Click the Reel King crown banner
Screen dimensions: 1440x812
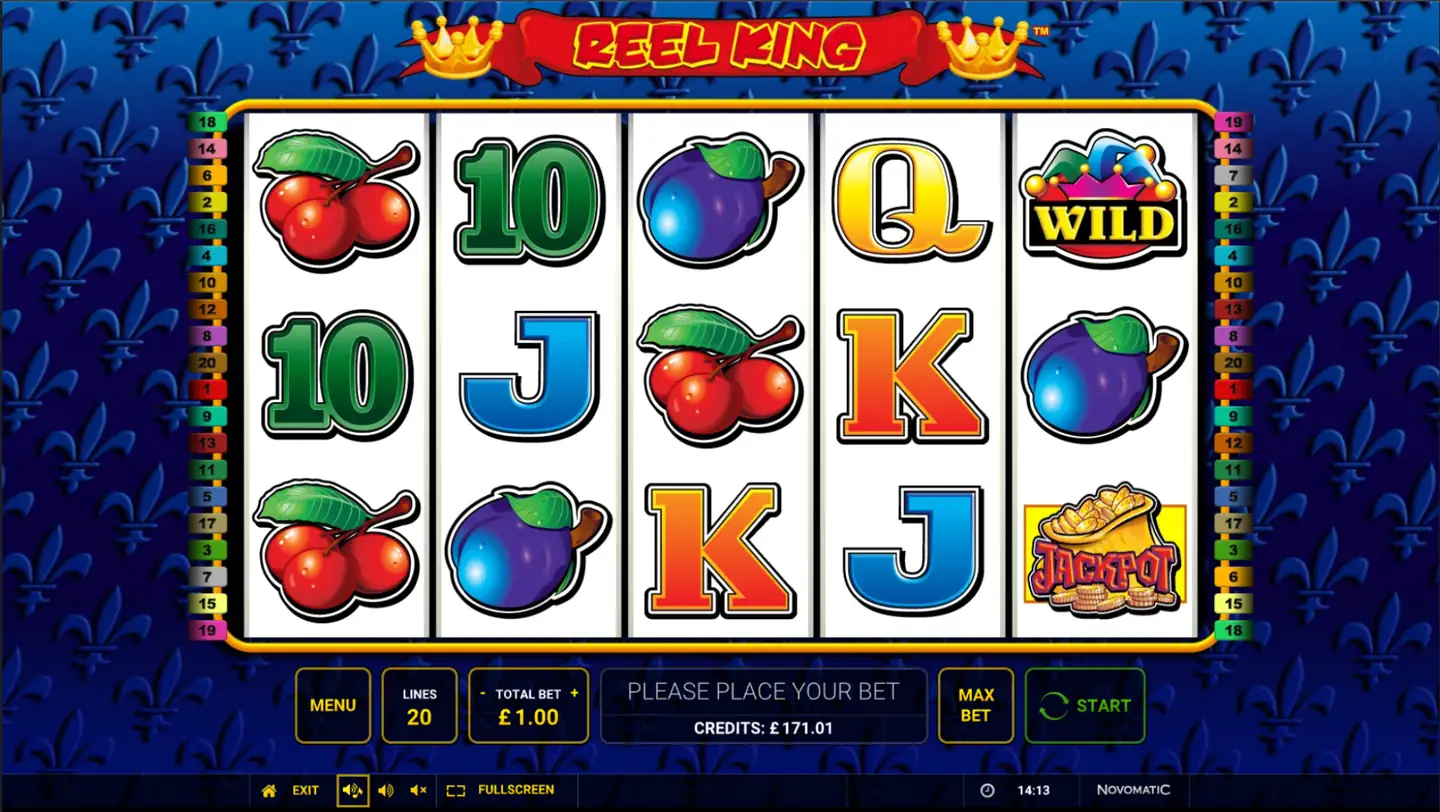(720, 46)
